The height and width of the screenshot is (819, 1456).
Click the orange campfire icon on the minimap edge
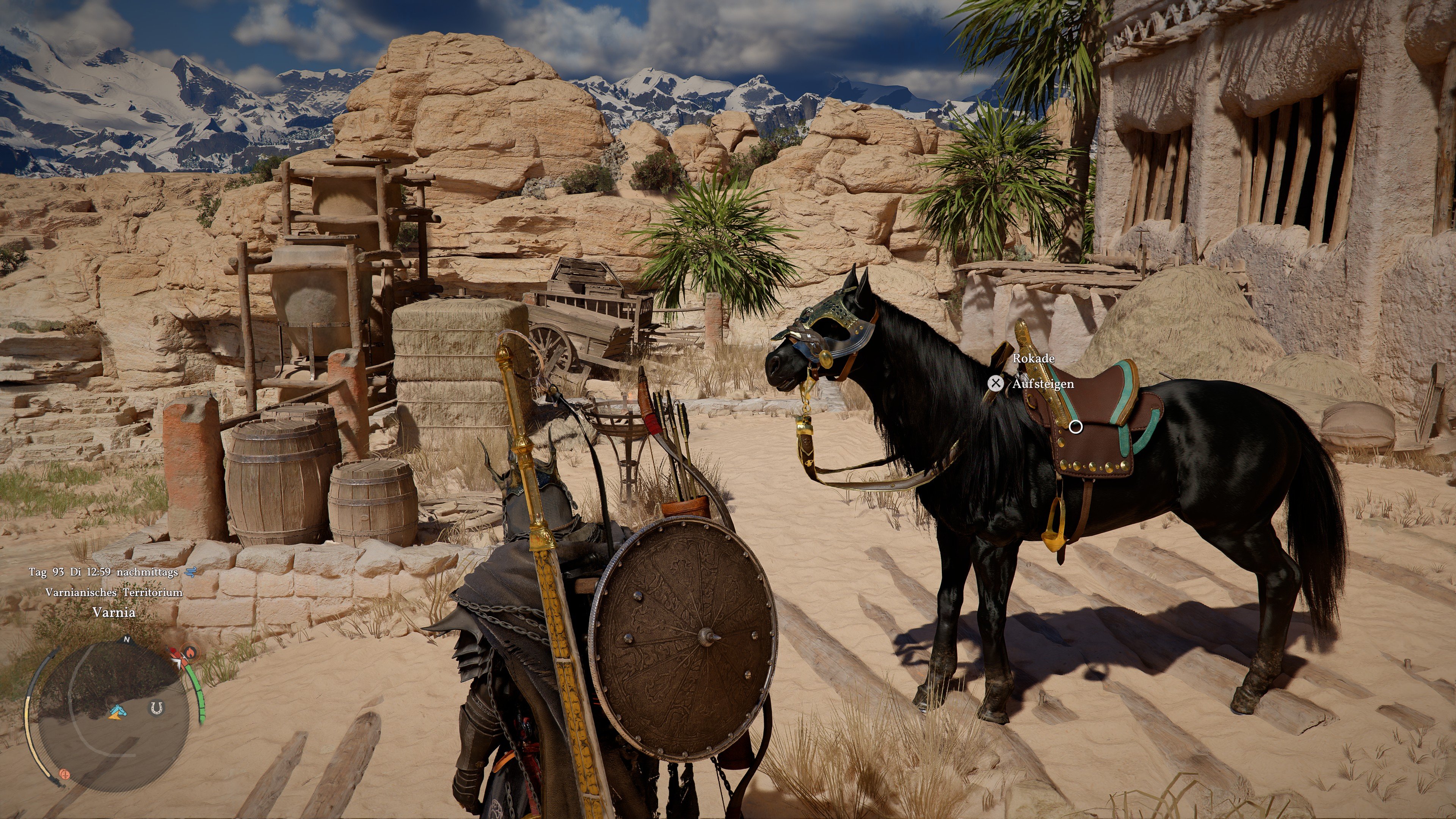tap(191, 652)
